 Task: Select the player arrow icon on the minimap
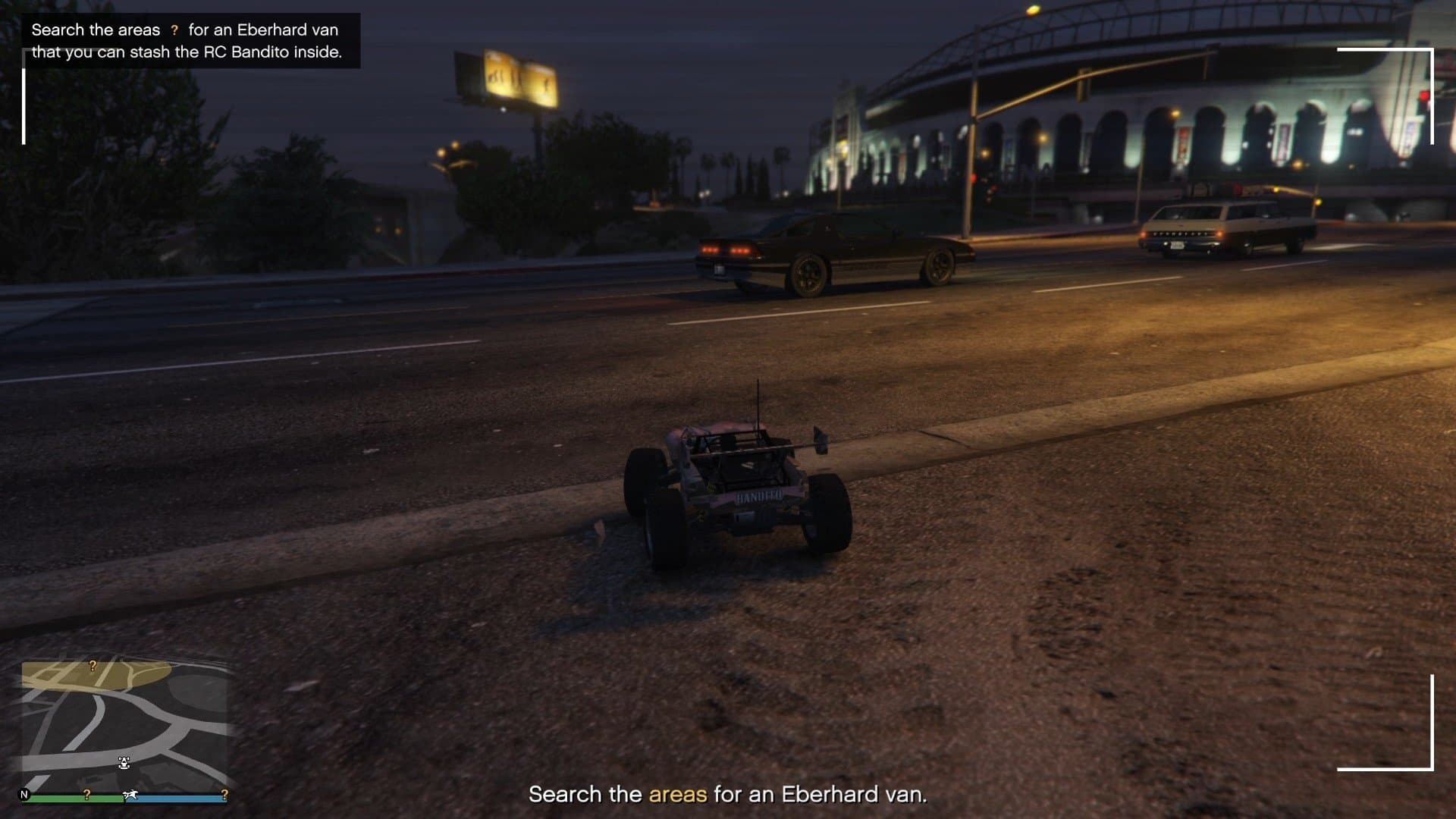point(125,762)
